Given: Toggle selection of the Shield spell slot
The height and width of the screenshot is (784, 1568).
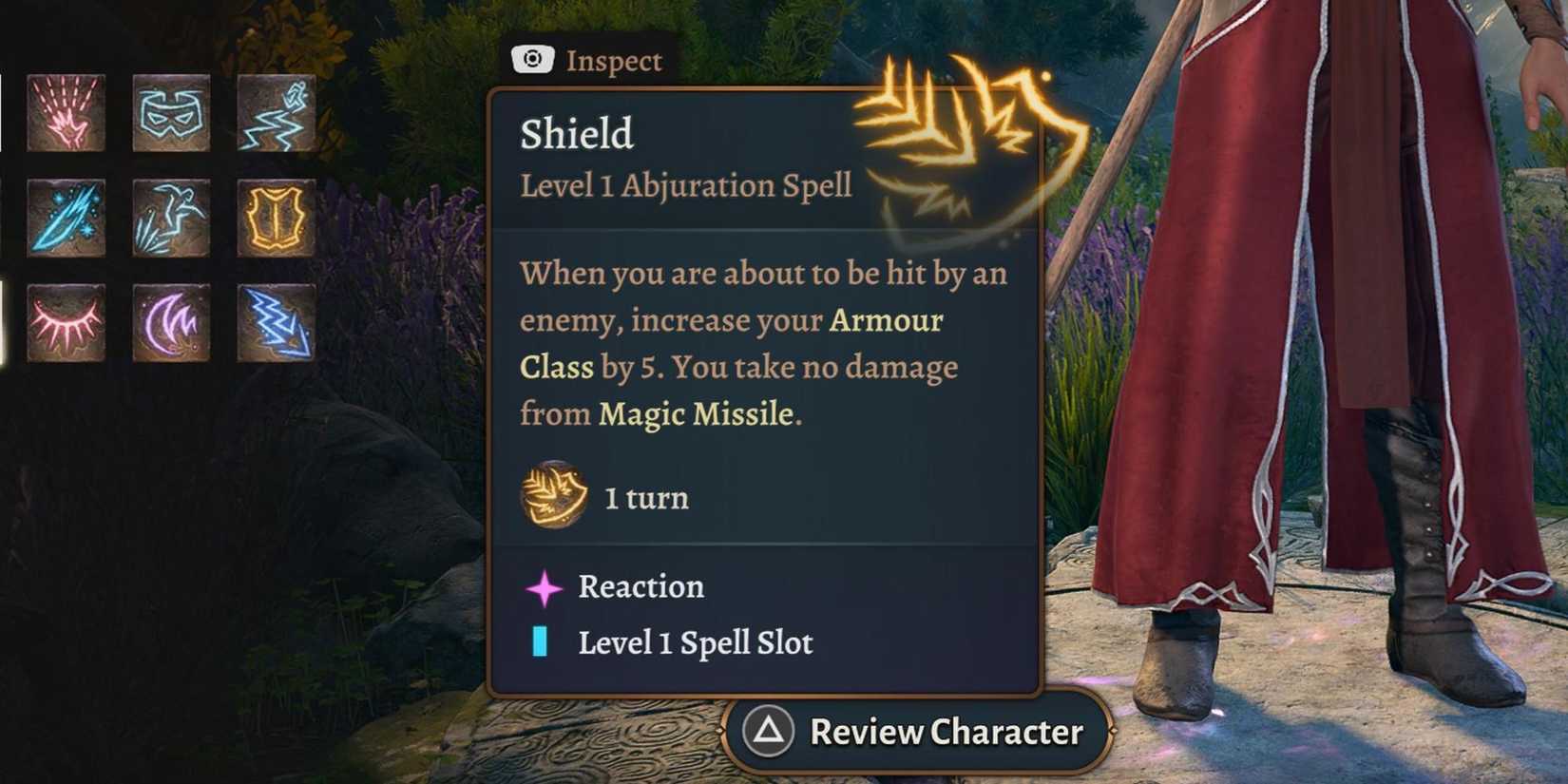Looking at the screenshot, I should 695,642.
